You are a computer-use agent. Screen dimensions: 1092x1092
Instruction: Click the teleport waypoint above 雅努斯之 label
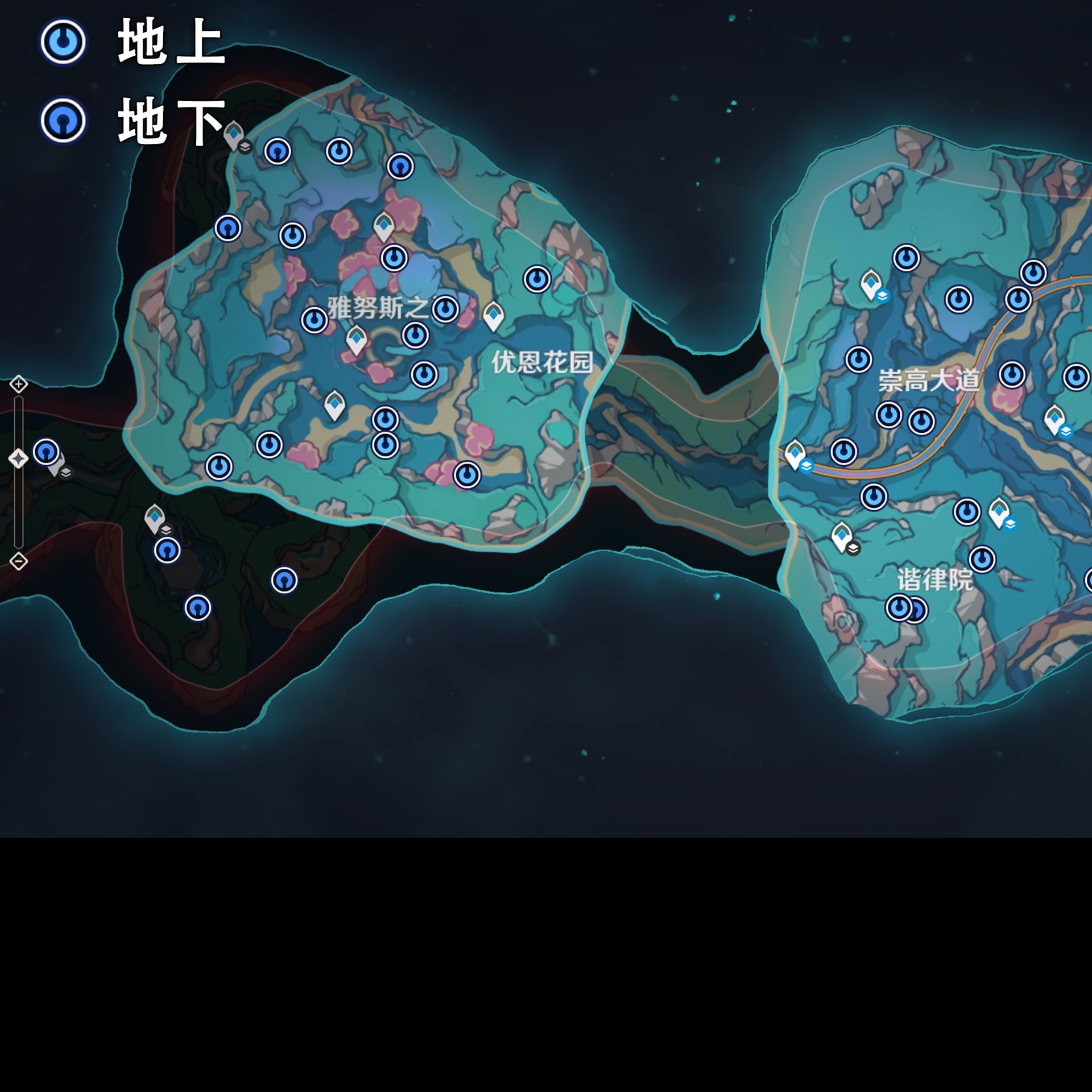(384, 225)
